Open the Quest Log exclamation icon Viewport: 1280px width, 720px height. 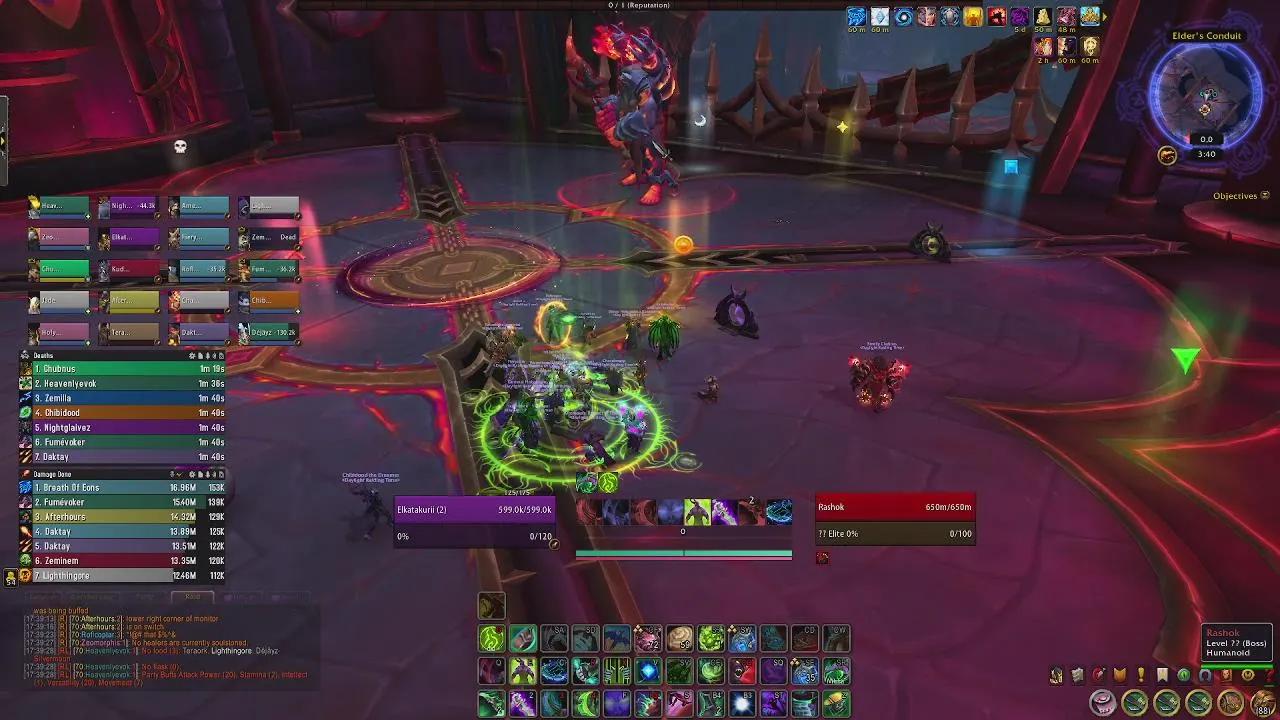click(1141, 675)
